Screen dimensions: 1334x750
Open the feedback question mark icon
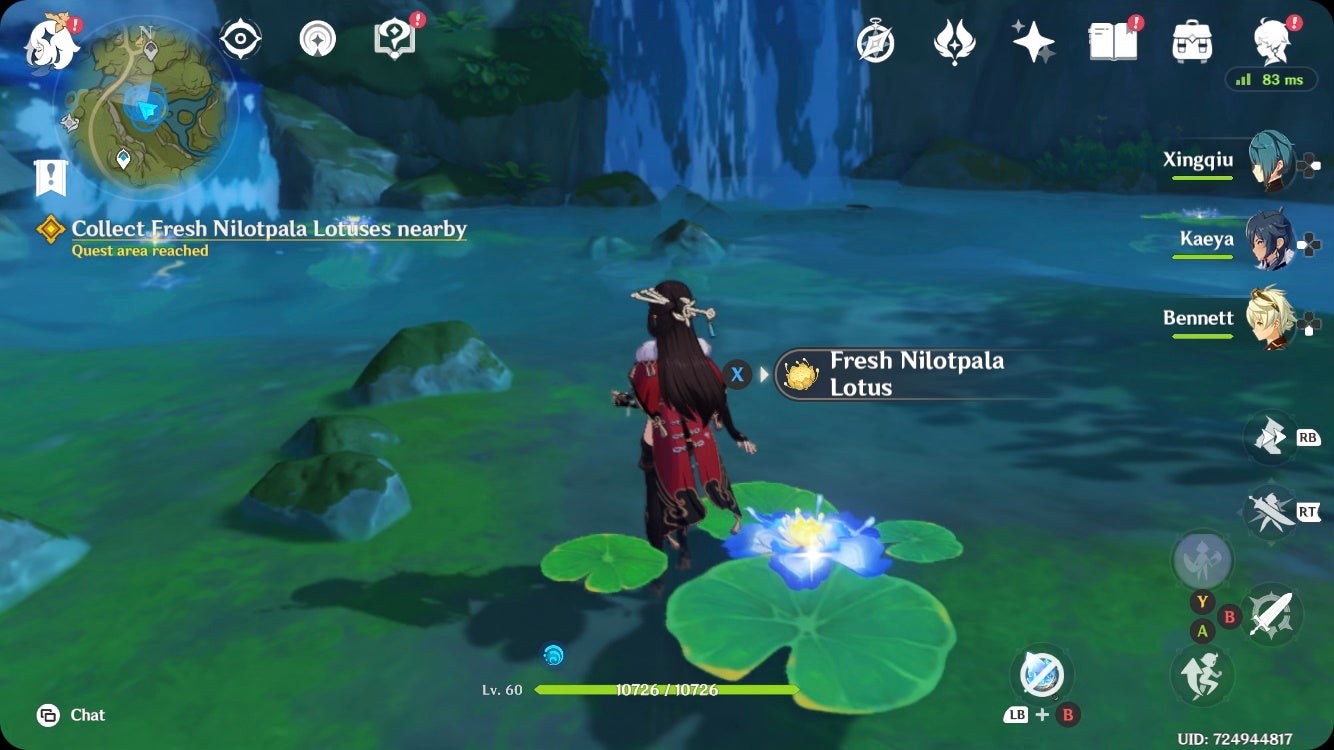pos(395,38)
